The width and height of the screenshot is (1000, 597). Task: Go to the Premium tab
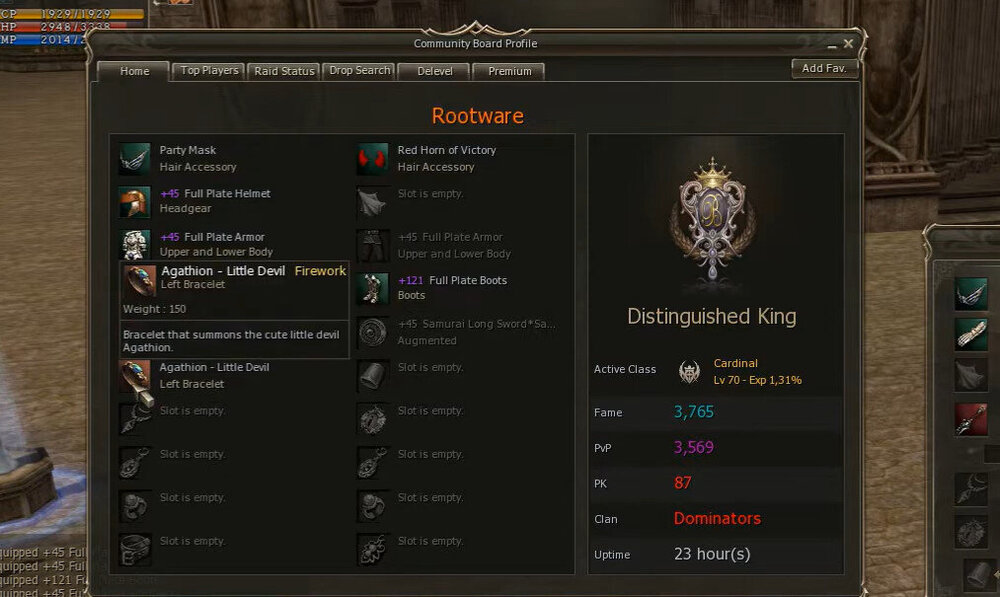(x=509, y=71)
